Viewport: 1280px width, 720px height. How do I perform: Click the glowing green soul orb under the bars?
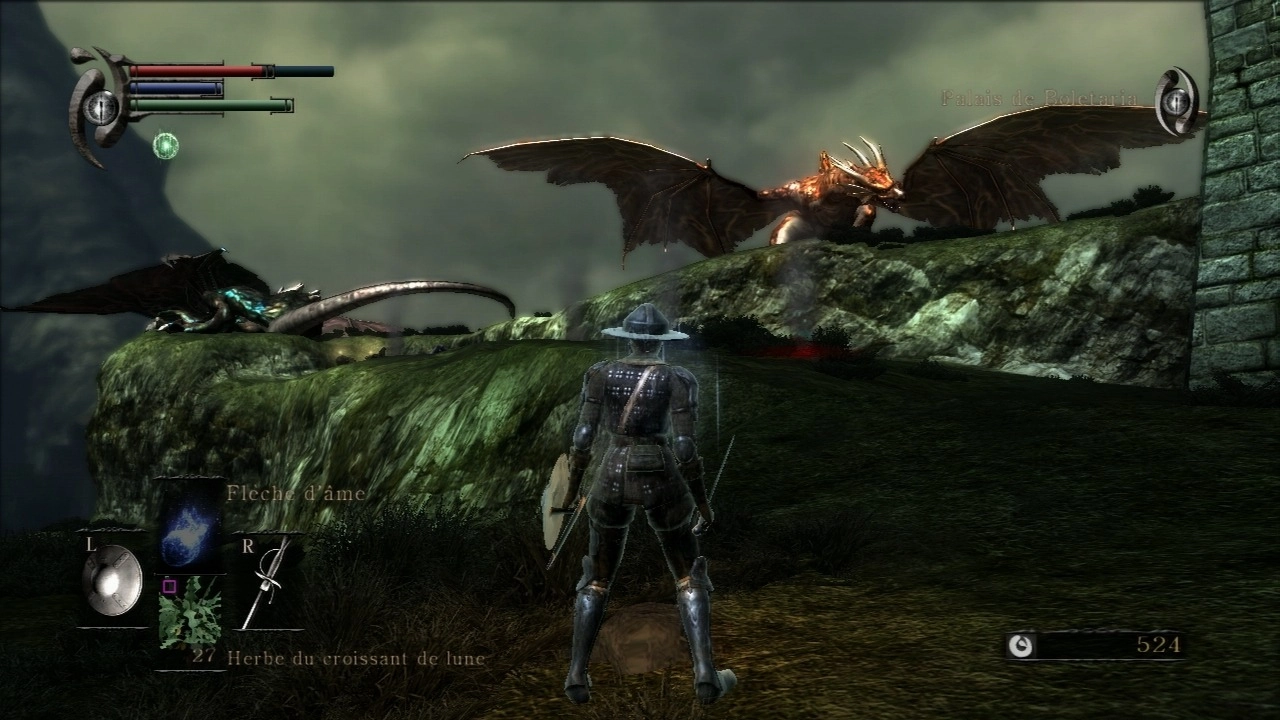tap(168, 145)
